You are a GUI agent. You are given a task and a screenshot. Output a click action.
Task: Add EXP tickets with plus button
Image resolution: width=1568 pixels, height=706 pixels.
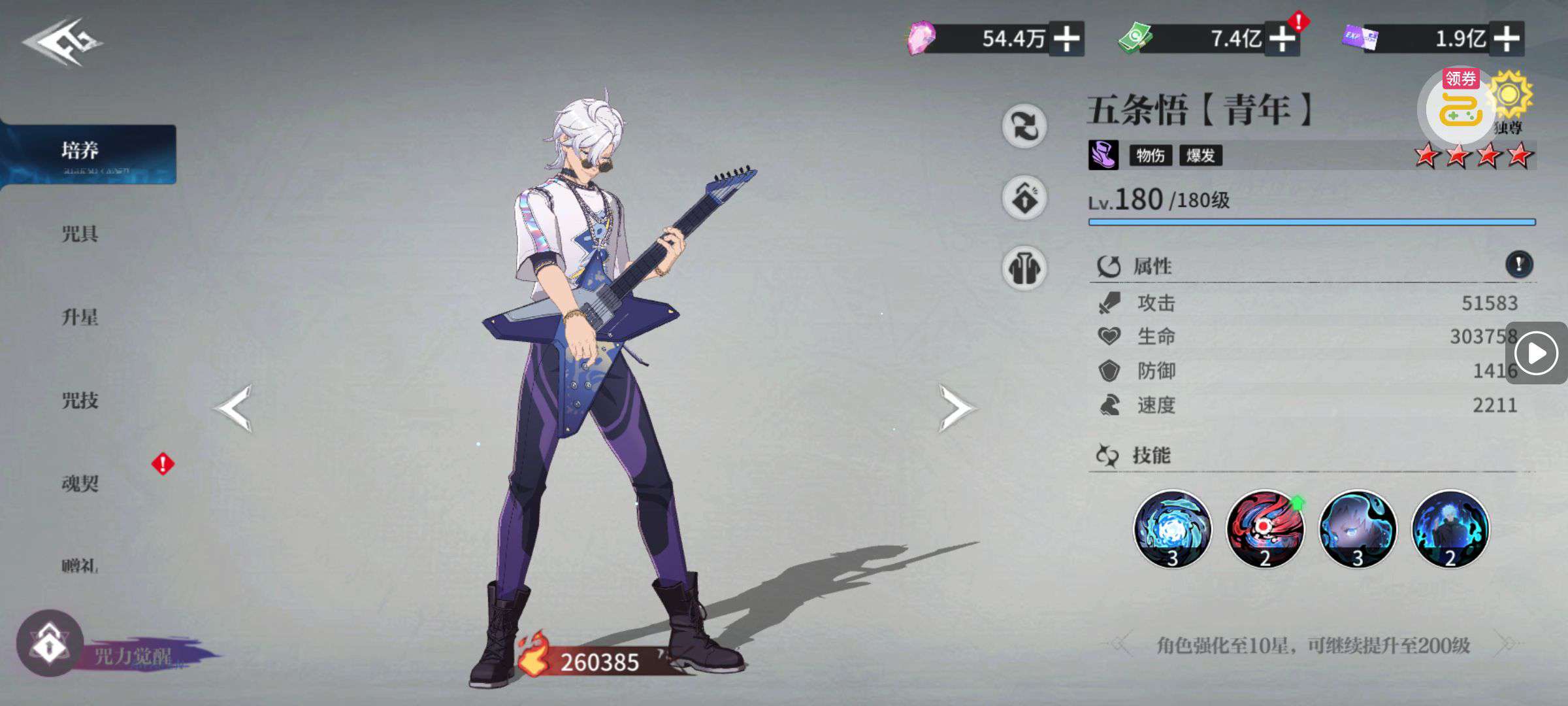[1506, 39]
